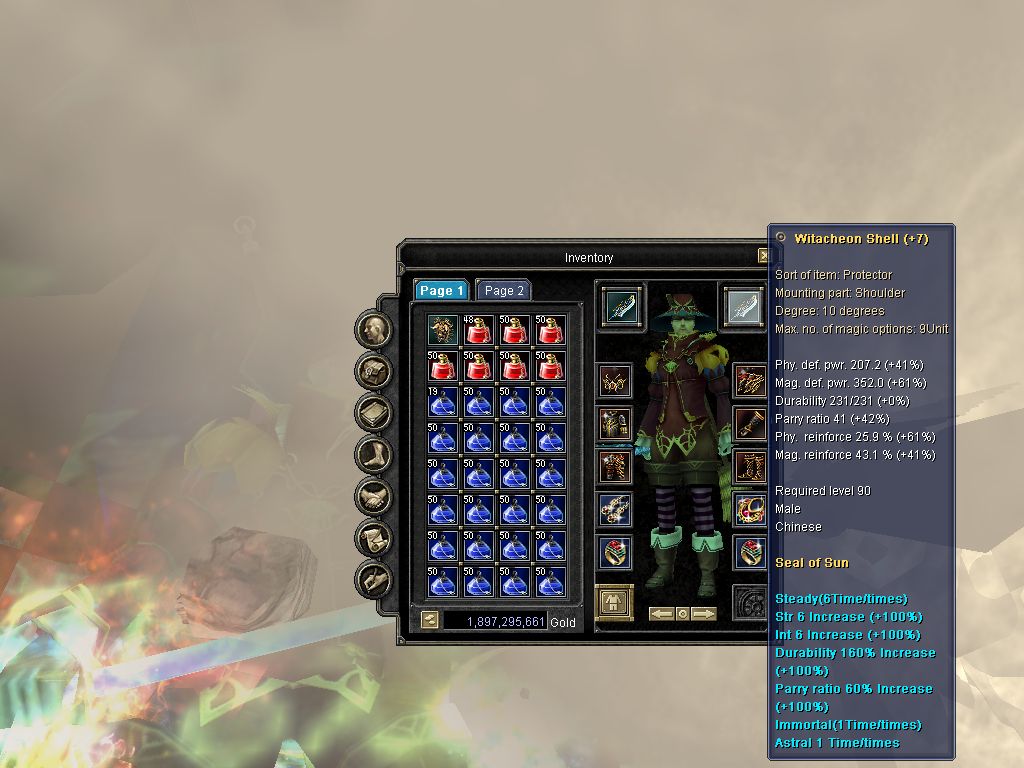This screenshot has width=1024, height=768.
Task: Open the scroll side button
Action: (x=374, y=537)
